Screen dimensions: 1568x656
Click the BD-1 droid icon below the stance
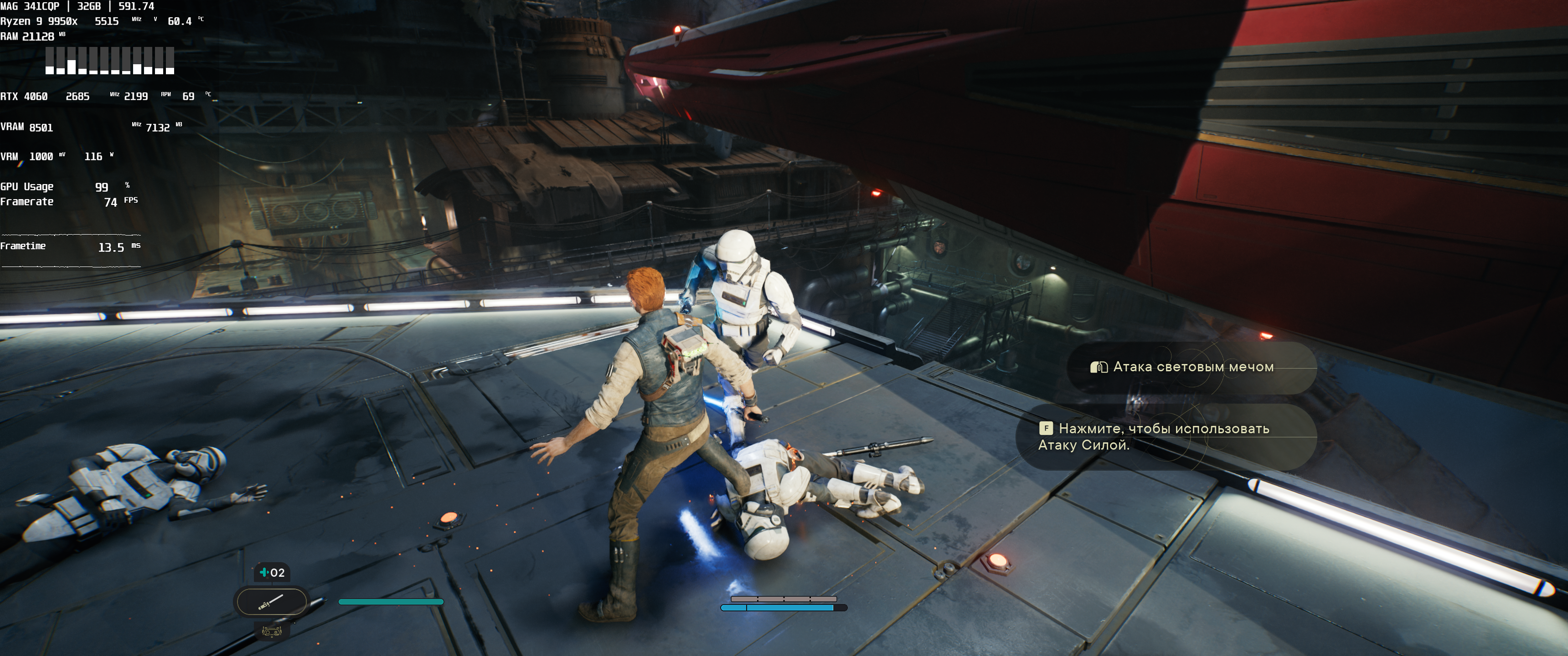point(272,632)
